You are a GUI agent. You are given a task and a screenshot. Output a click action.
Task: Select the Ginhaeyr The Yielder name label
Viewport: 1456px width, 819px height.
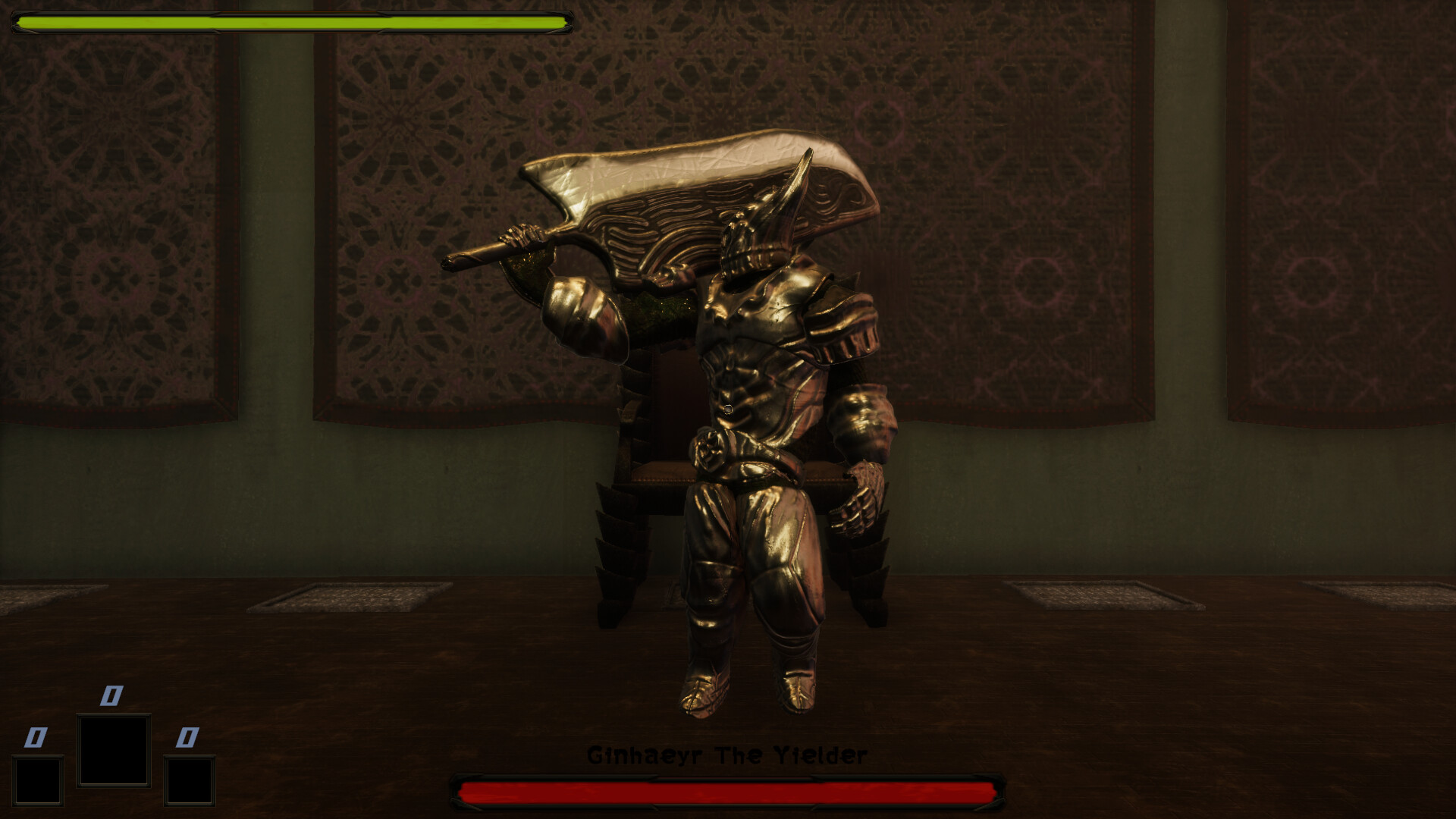pyautogui.click(x=728, y=755)
